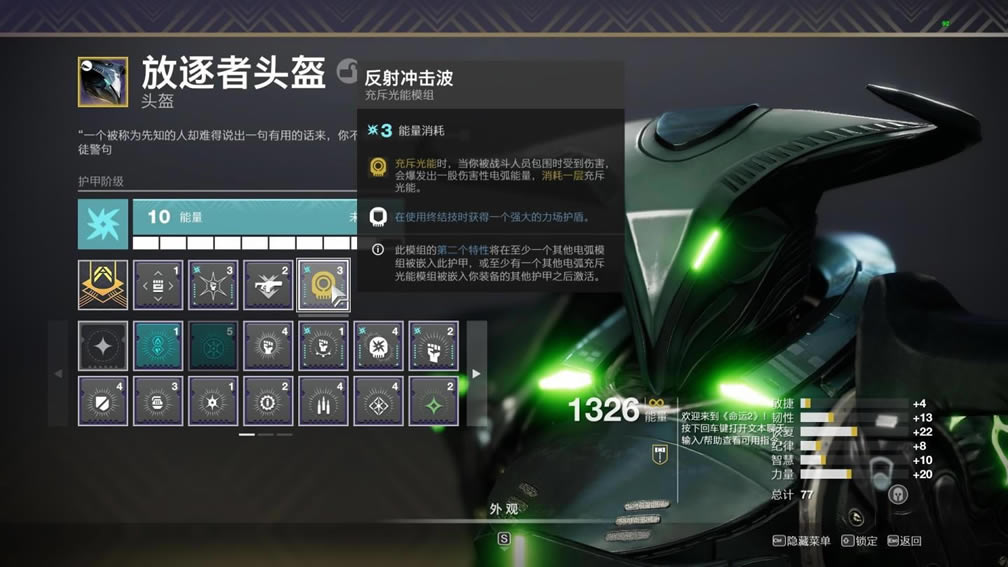Select the socket with up-down arrows mod

158,285
